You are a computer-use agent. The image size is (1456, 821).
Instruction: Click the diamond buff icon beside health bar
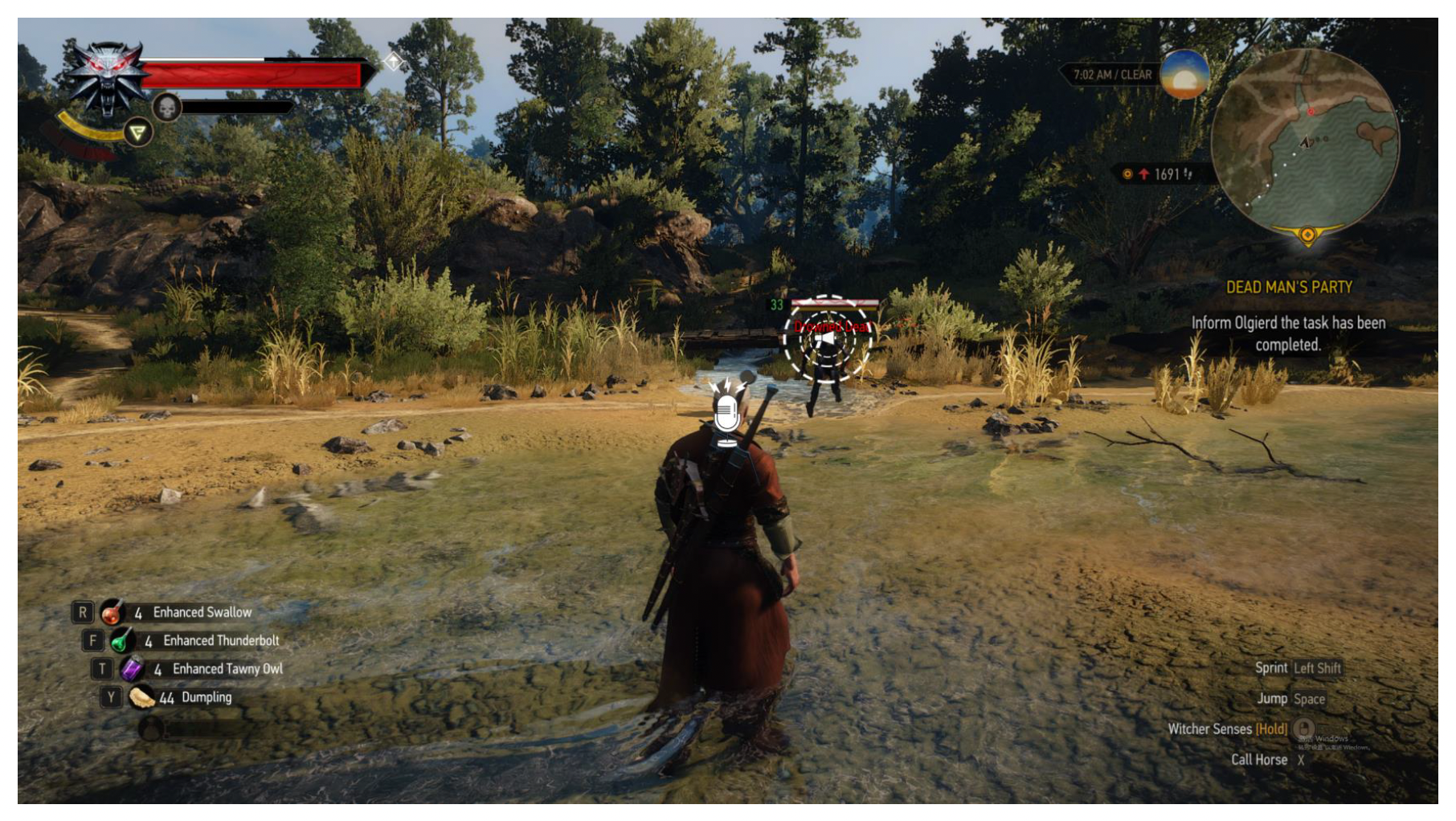pos(393,61)
